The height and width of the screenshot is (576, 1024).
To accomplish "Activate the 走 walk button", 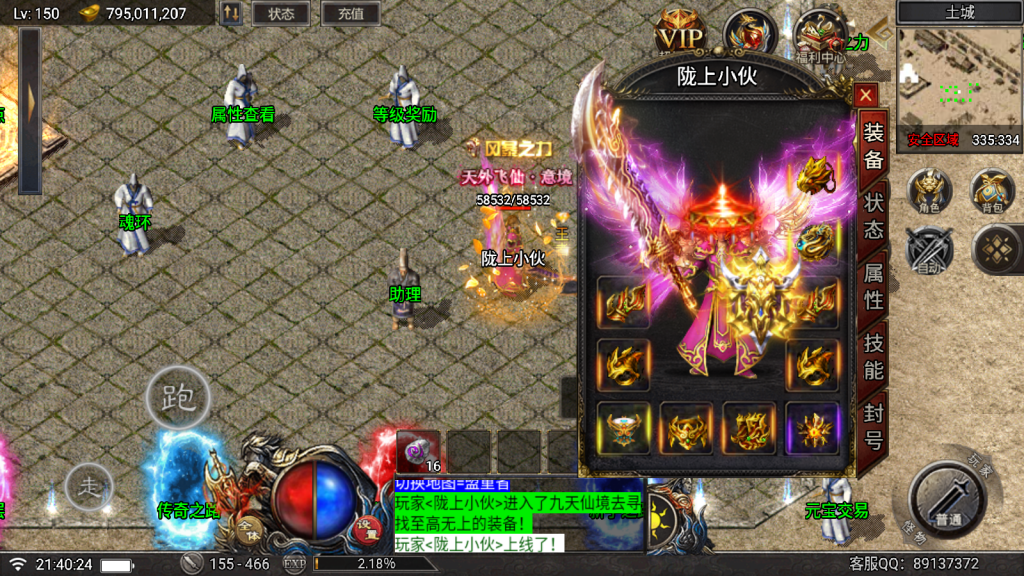I will [89, 488].
